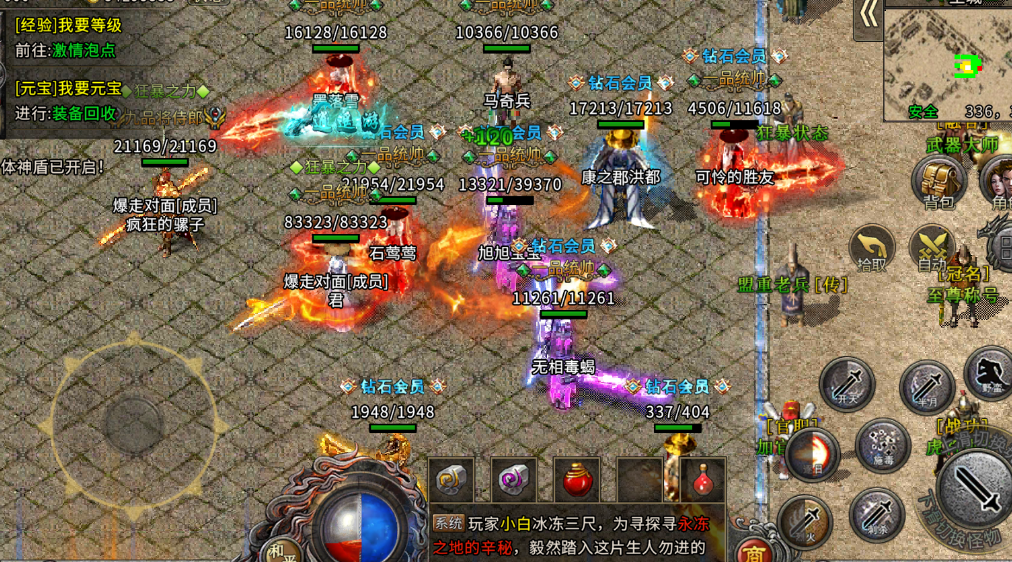Use the yellow swirl scroll in hotbar
Viewport: 1012px width, 562px height.
coord(451,481)
